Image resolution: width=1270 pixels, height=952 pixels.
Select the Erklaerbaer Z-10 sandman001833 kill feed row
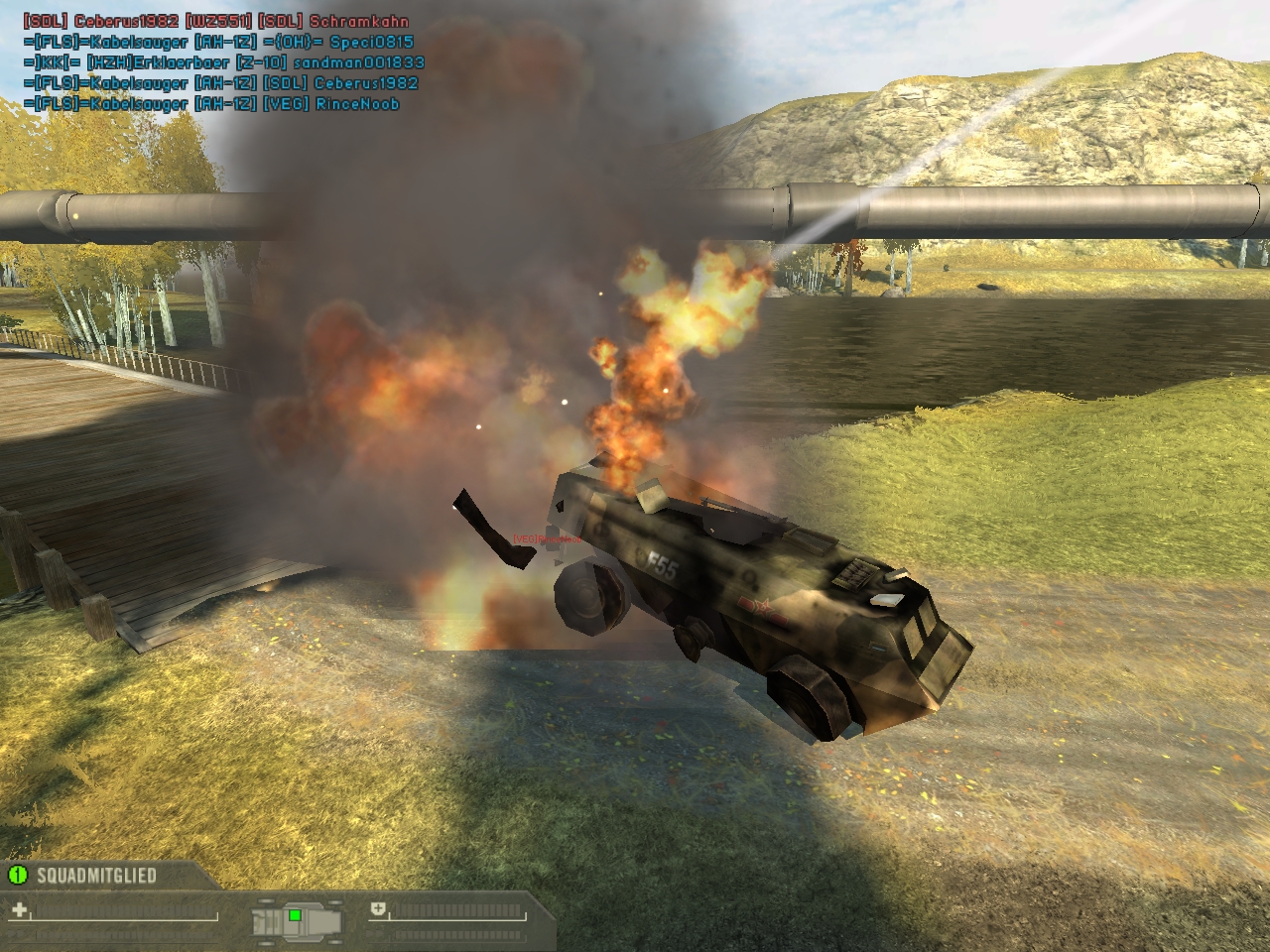(x=223, y=62)
